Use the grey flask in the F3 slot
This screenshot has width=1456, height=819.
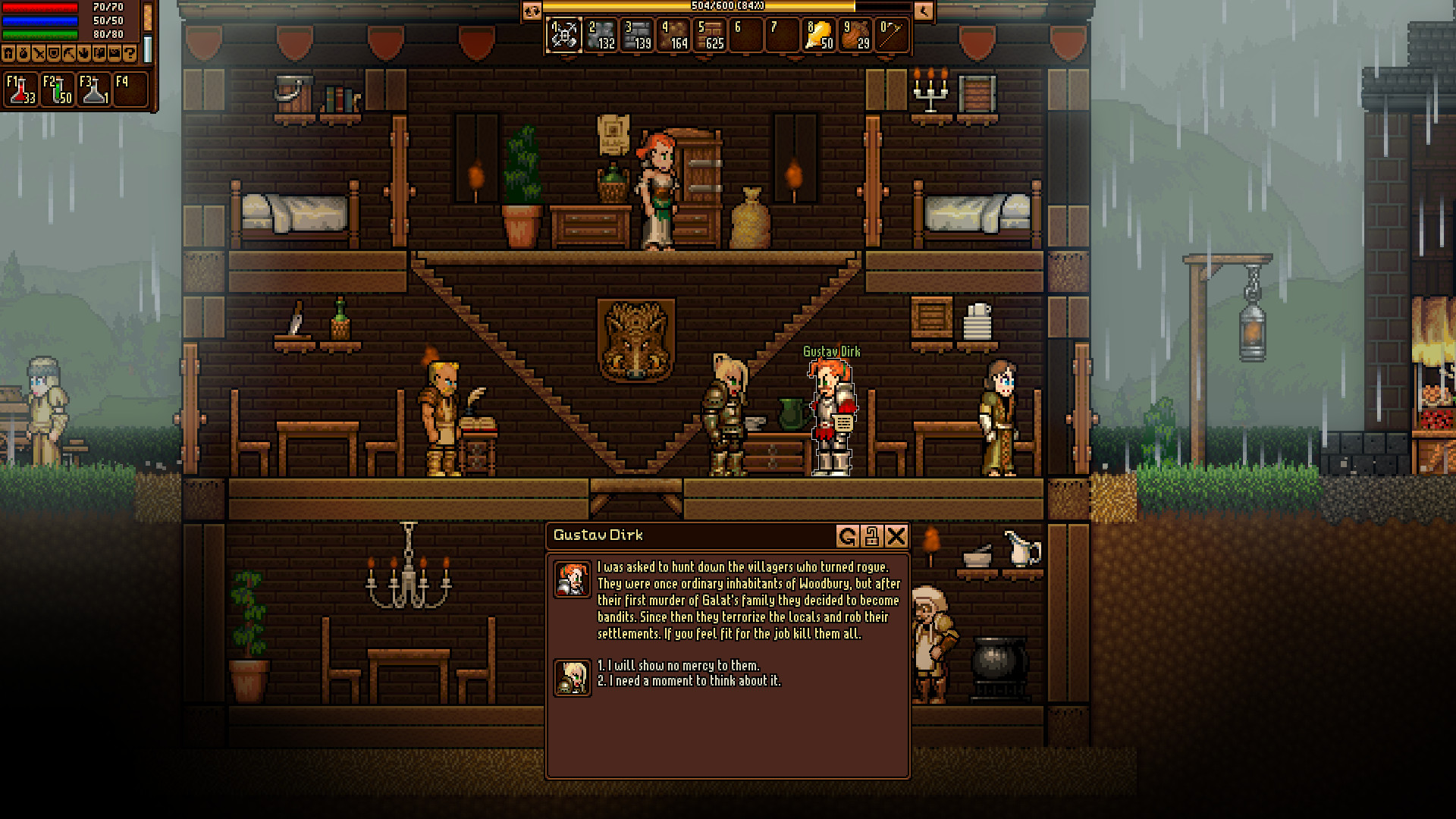tap(94, 89)
